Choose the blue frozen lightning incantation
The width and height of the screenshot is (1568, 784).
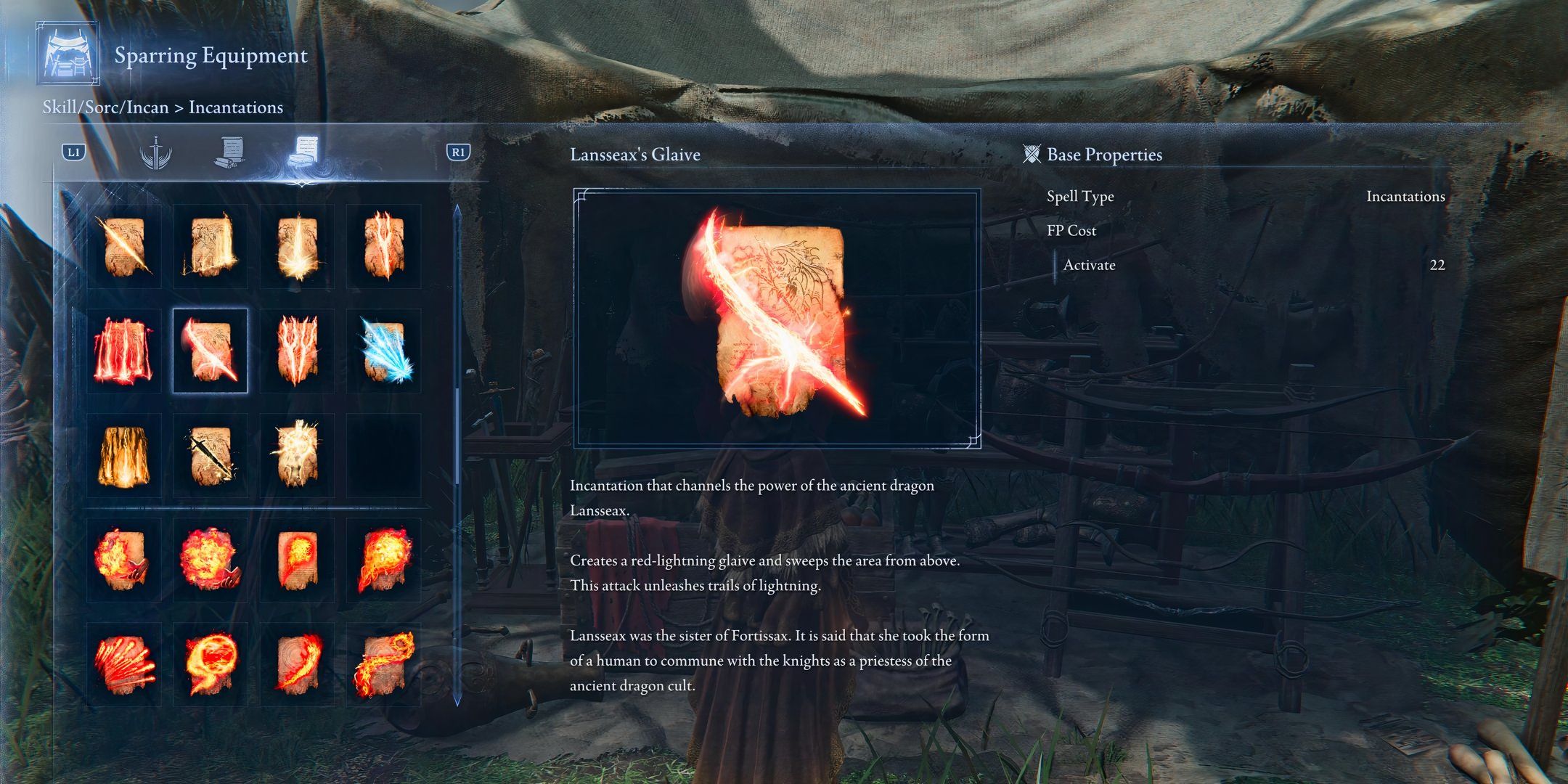(x=383, y=351)
